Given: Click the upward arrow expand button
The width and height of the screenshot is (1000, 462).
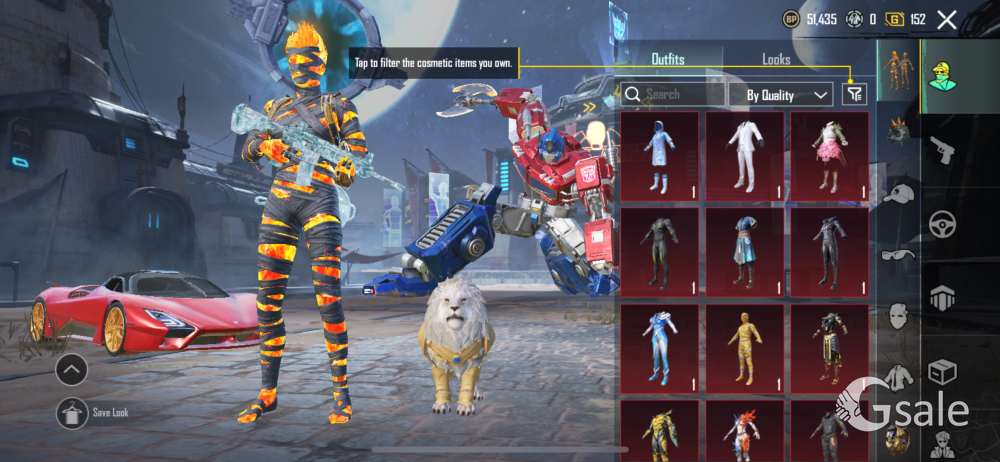Looking at the screenshot, I should tap(71, 370).
